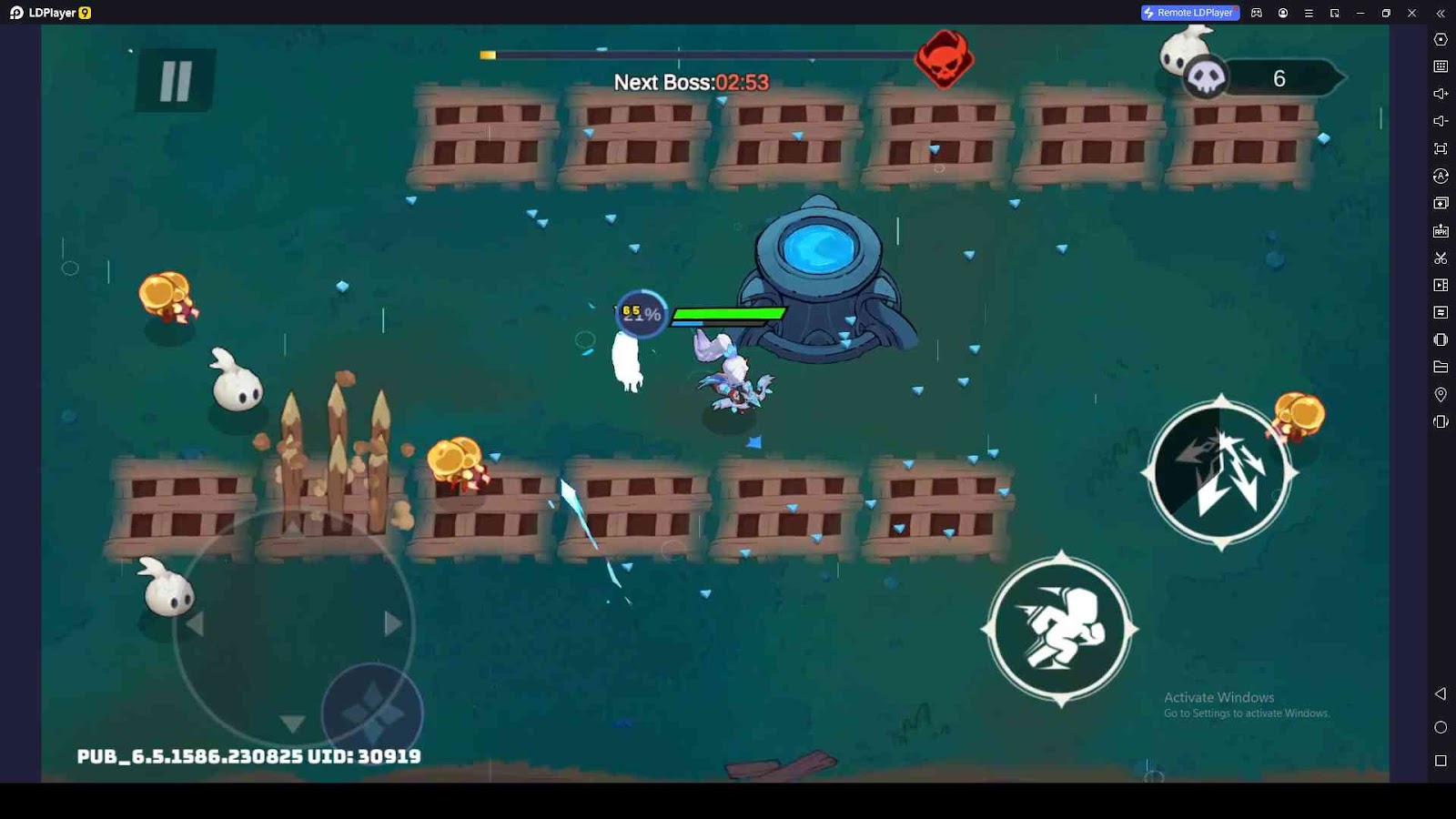Launch the video recorder tool

tap(1441, 285)
